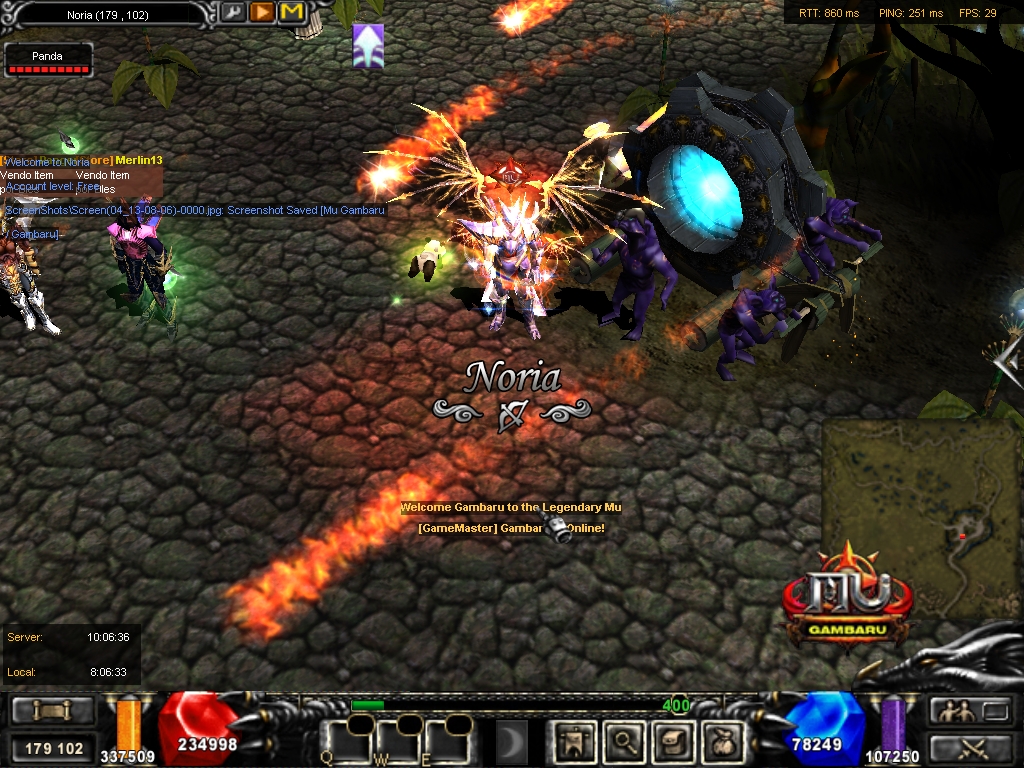Open the parchment scroll menu button
The width and height of the screenshot is (1024, 768).
tap(672, 741)
